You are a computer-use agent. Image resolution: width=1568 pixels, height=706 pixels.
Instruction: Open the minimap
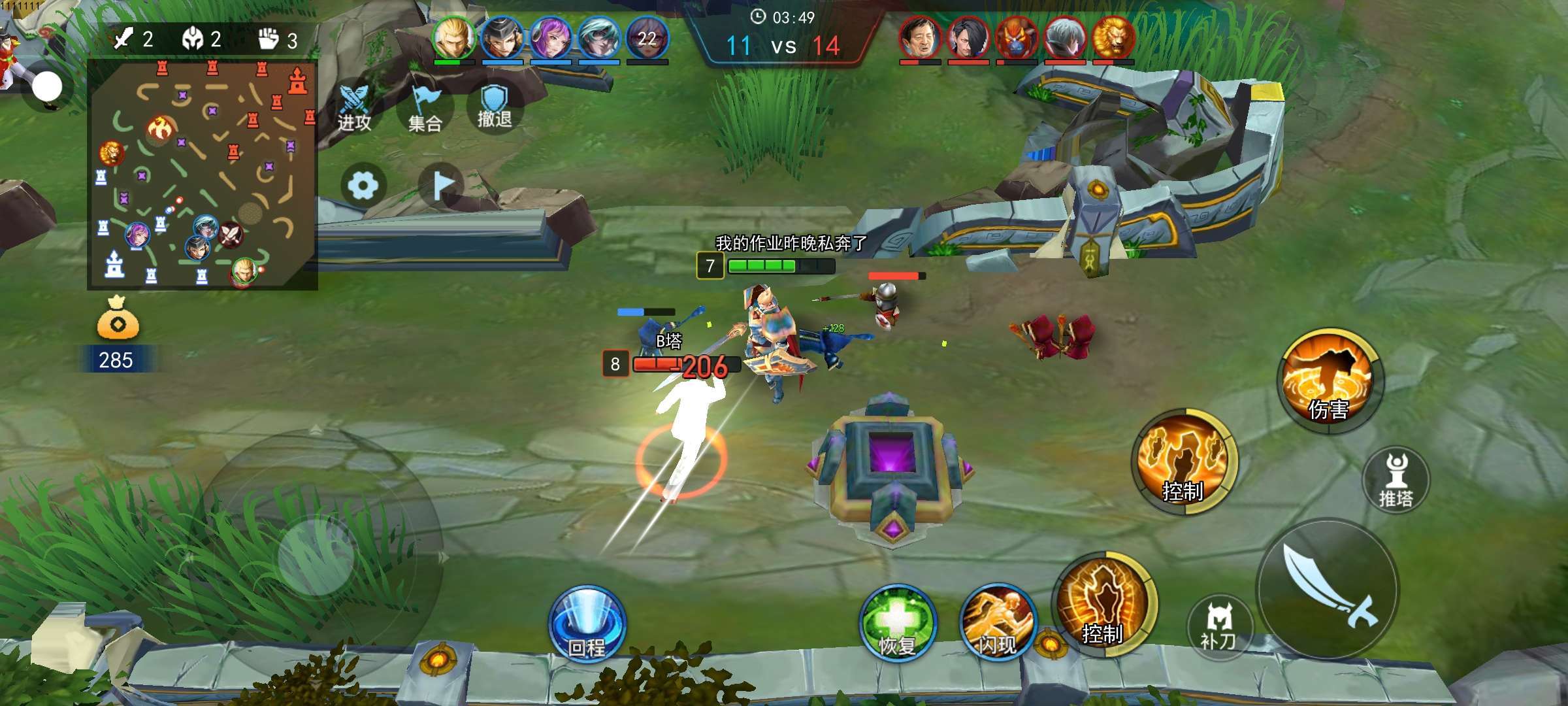tap(203, 175)
